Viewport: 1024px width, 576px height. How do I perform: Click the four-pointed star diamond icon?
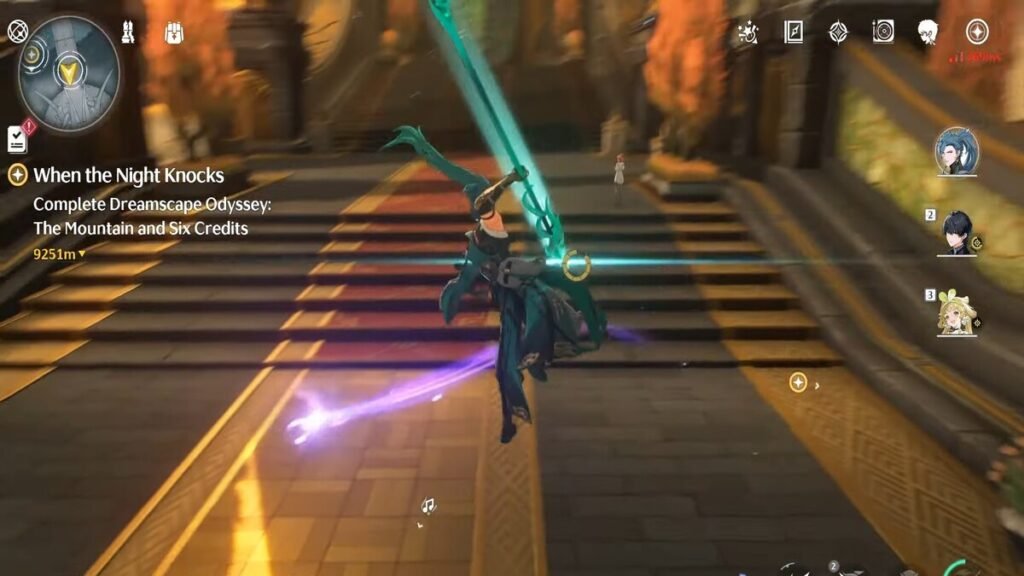point(838,32)
